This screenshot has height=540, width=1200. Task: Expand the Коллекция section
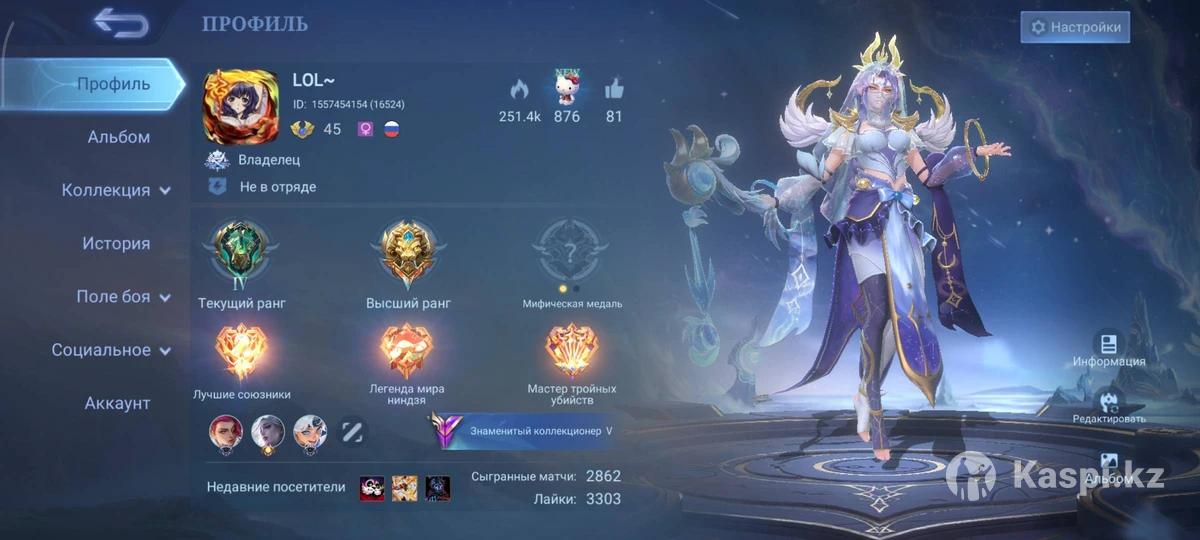coord(116,190)
